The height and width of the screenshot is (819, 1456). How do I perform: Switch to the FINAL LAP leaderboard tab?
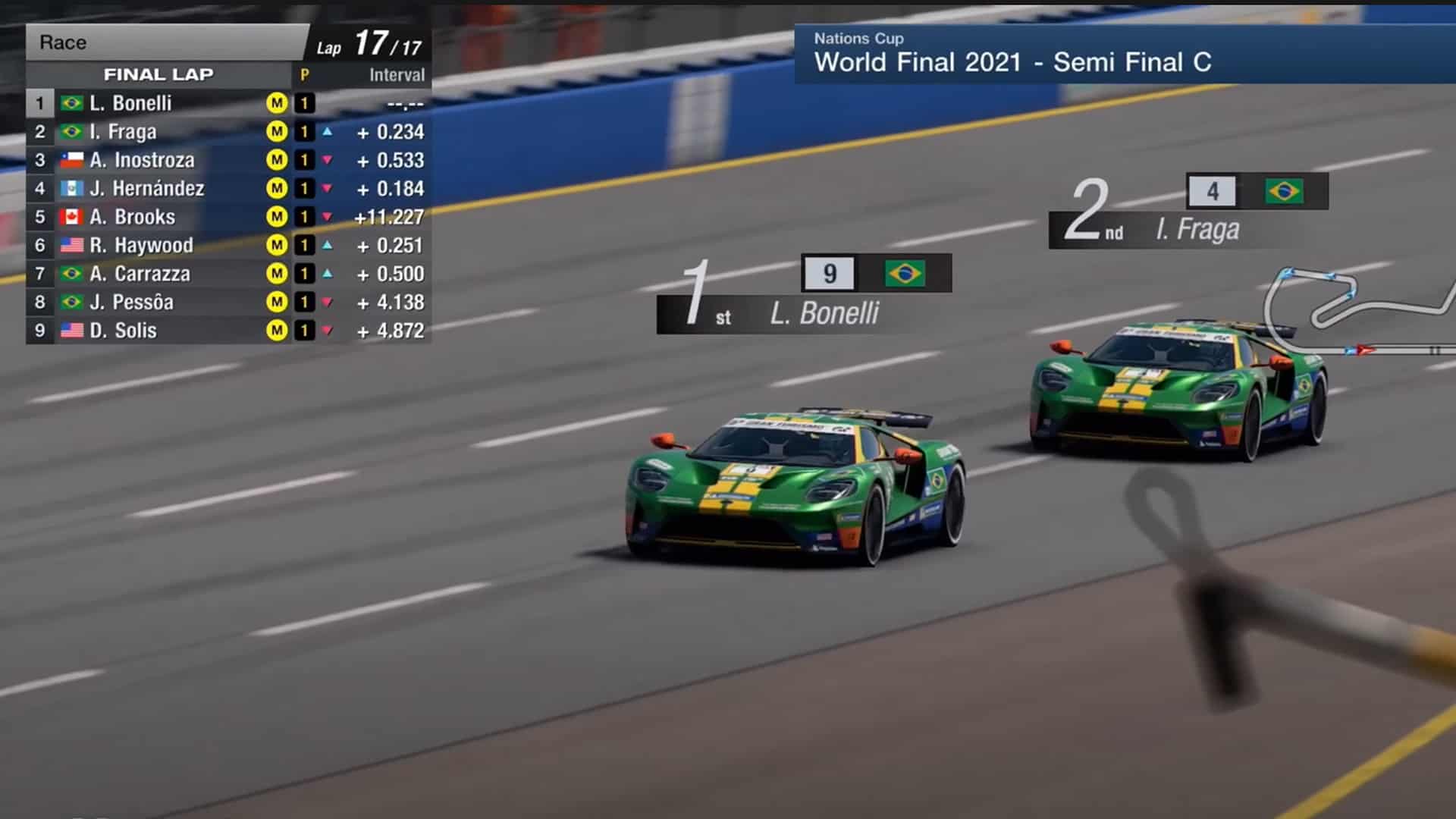159,74
